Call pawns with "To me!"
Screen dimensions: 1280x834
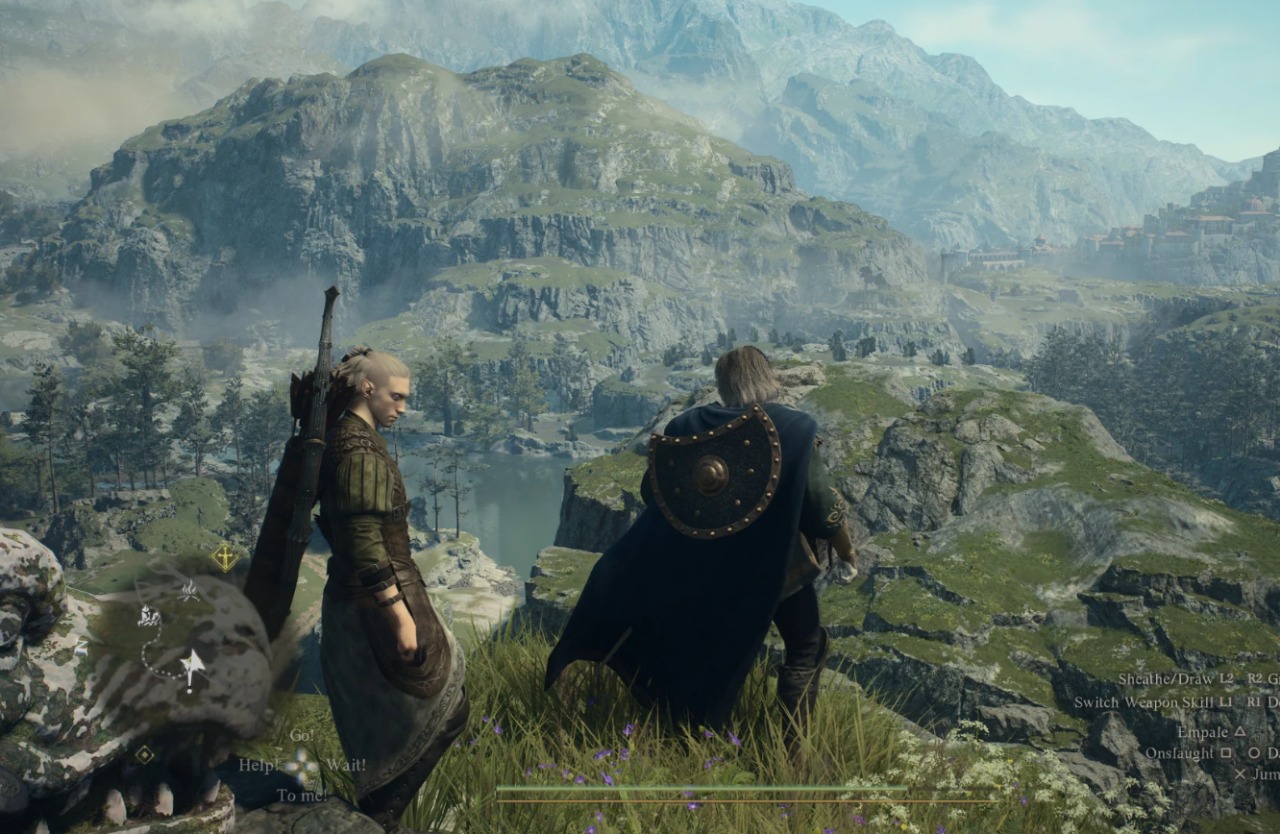point(301,796)
